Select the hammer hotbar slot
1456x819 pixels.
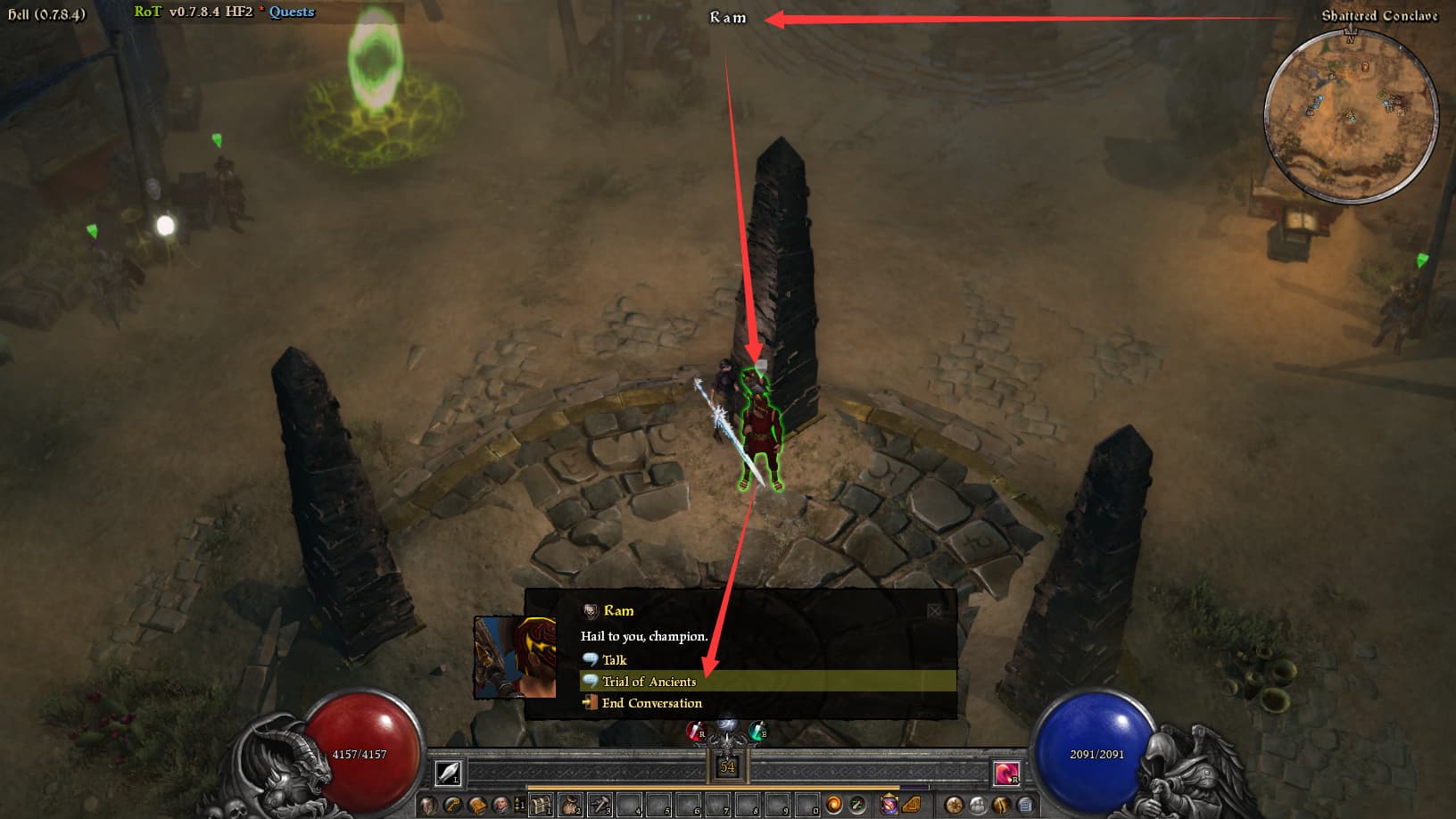tap(600, 805)
